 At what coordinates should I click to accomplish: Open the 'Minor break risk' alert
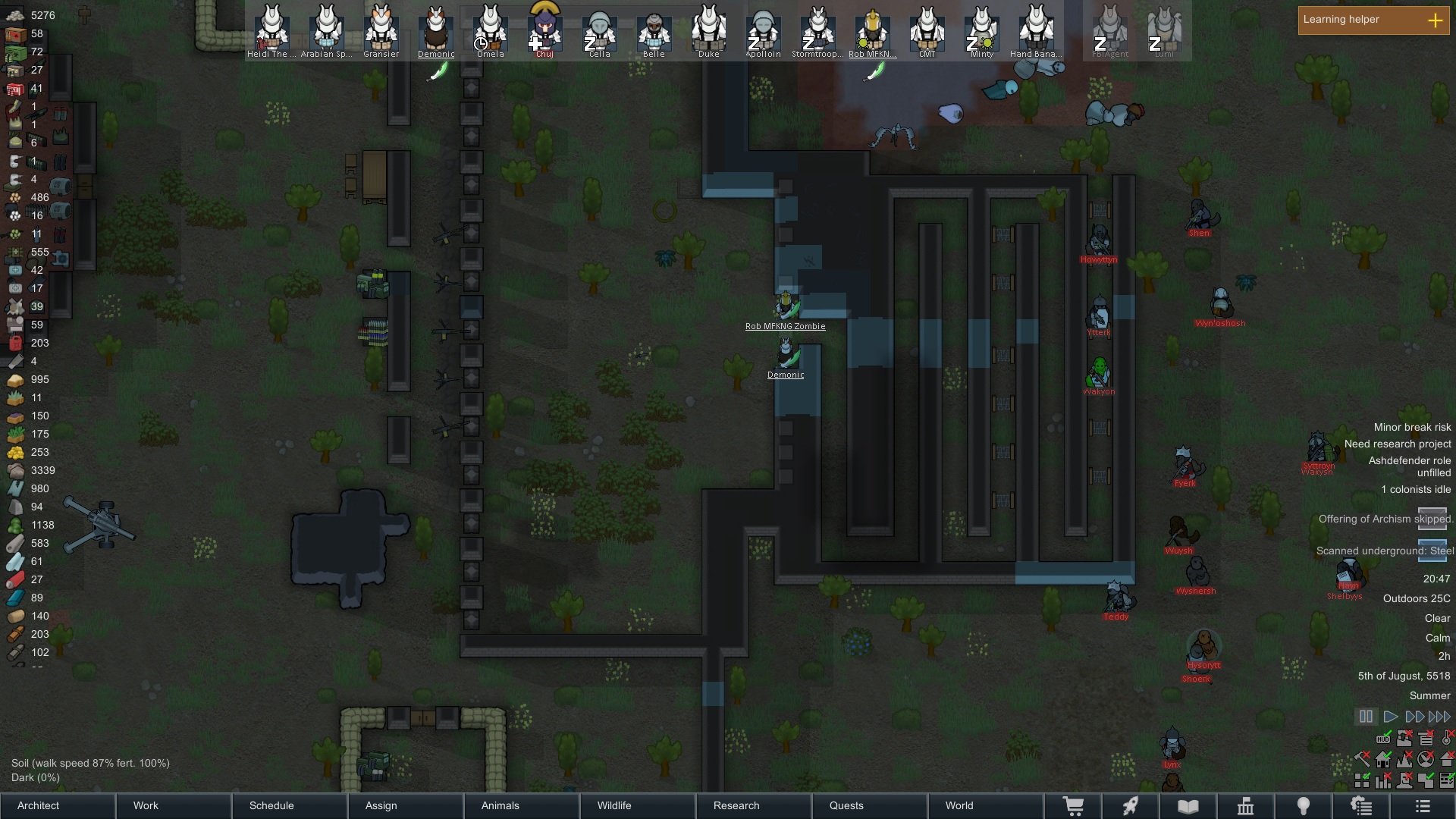1412,427
